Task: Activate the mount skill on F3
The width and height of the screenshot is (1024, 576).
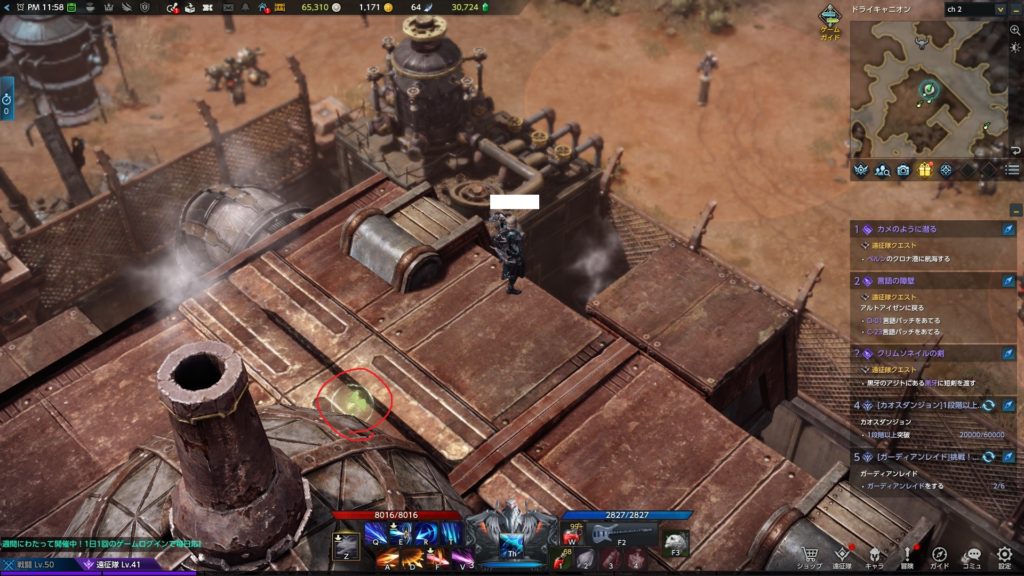Action: click(x=675, y=540)
